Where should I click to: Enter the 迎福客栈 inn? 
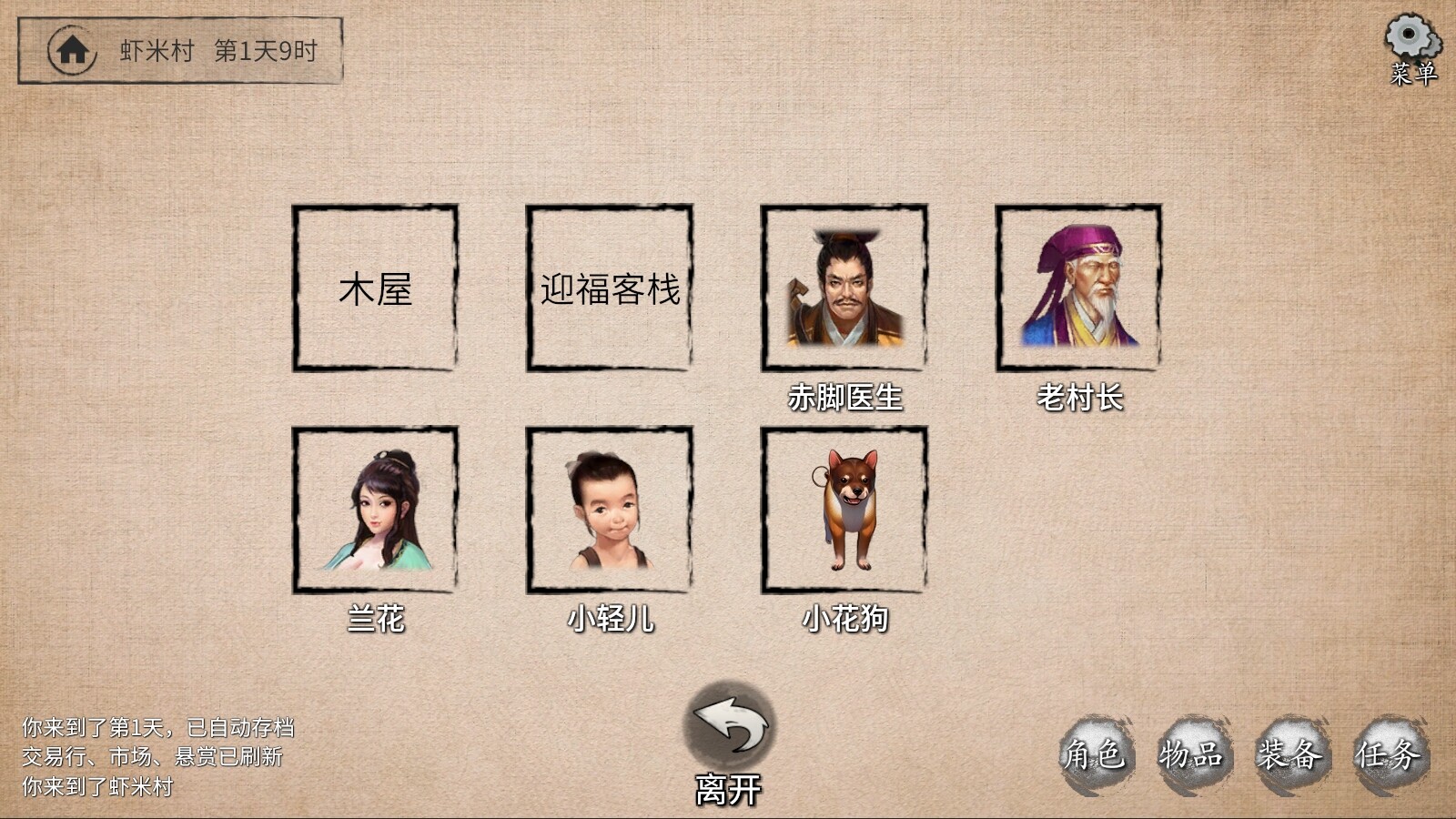[608, 289]
